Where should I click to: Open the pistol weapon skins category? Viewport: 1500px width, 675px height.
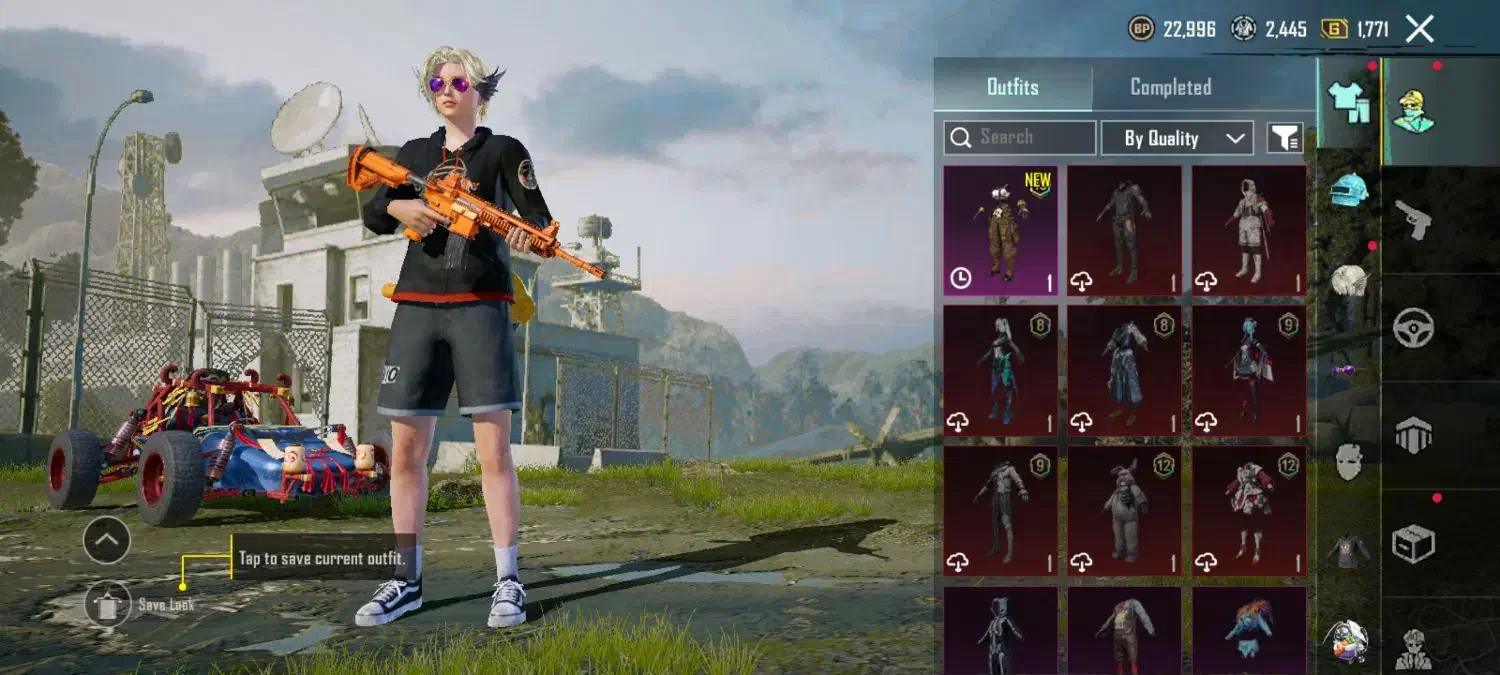(1413, 219)
